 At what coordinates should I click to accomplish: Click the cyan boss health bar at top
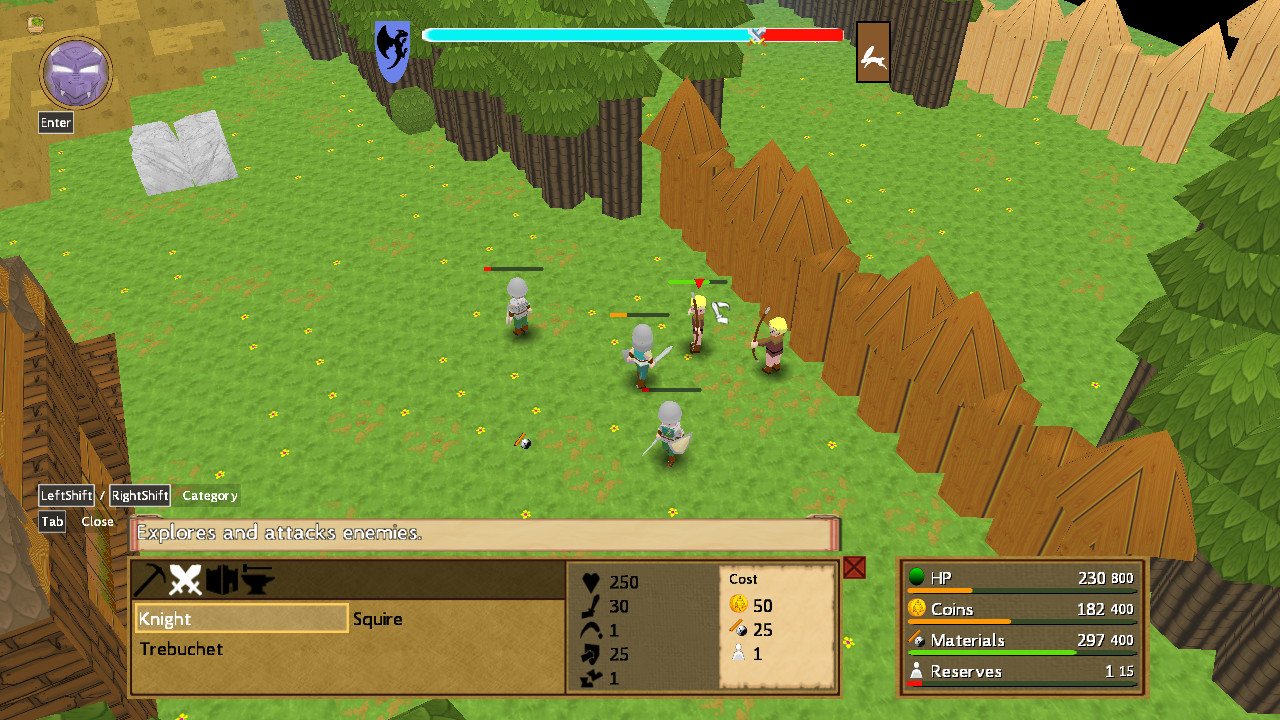pyautogui.click(x=590, y=33)
